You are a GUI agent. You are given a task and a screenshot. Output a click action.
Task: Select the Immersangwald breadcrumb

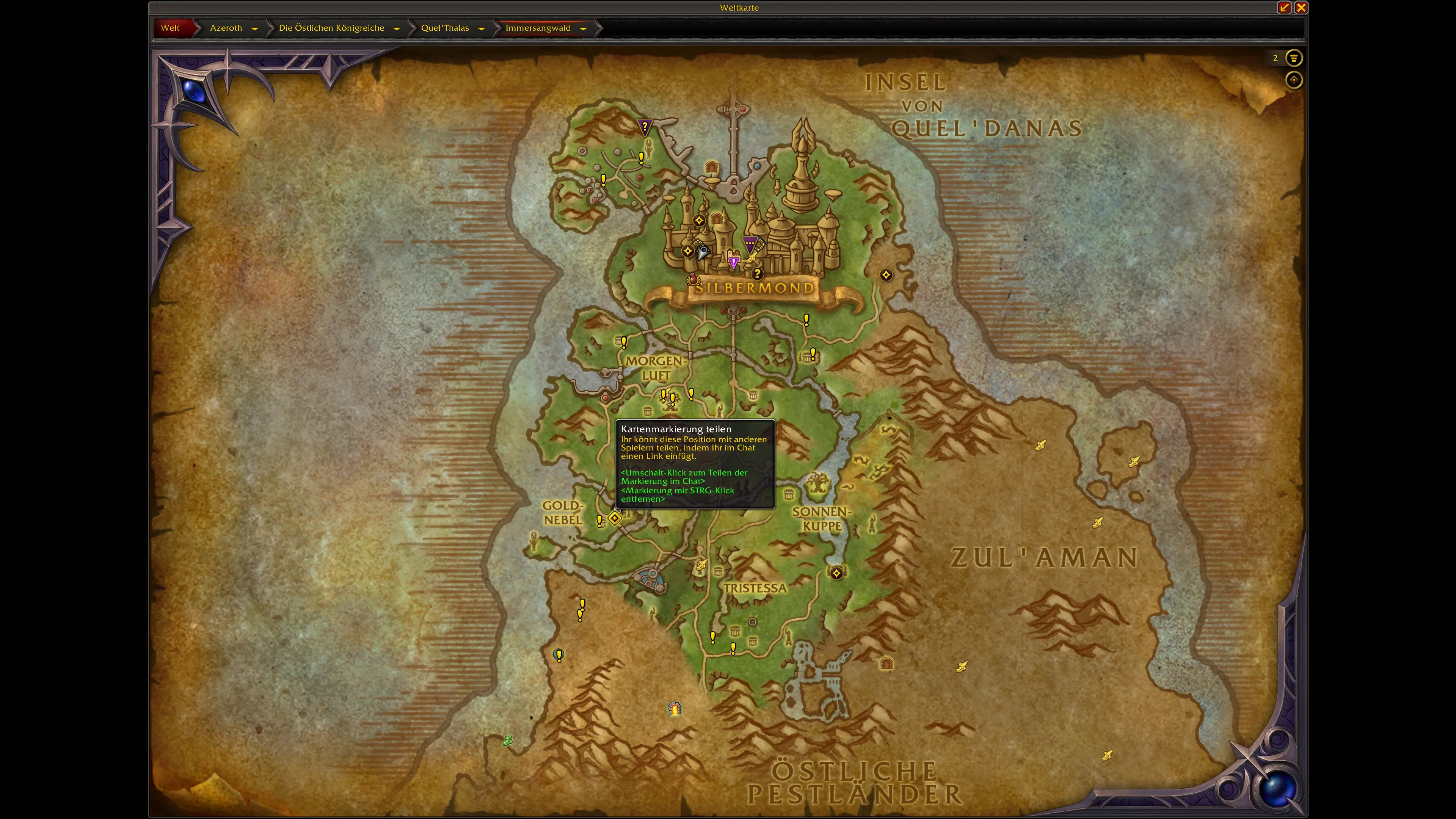(x=538, y=28)
